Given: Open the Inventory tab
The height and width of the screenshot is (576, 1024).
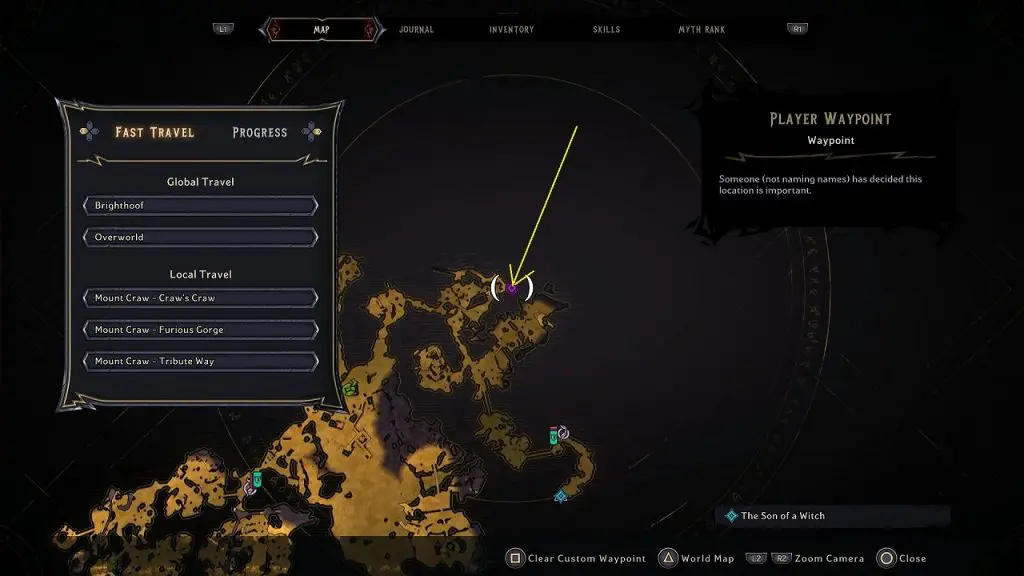Looking at the screenshot, I should point(511,30).
